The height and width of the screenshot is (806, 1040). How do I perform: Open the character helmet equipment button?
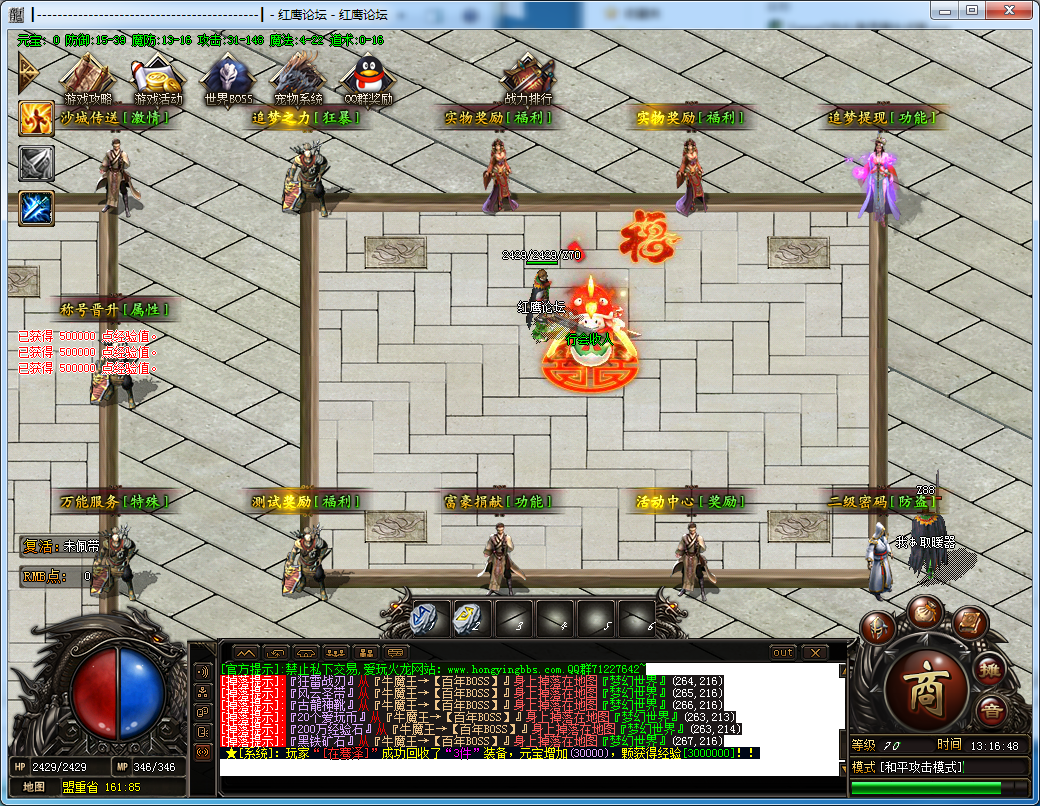[879, 627]
